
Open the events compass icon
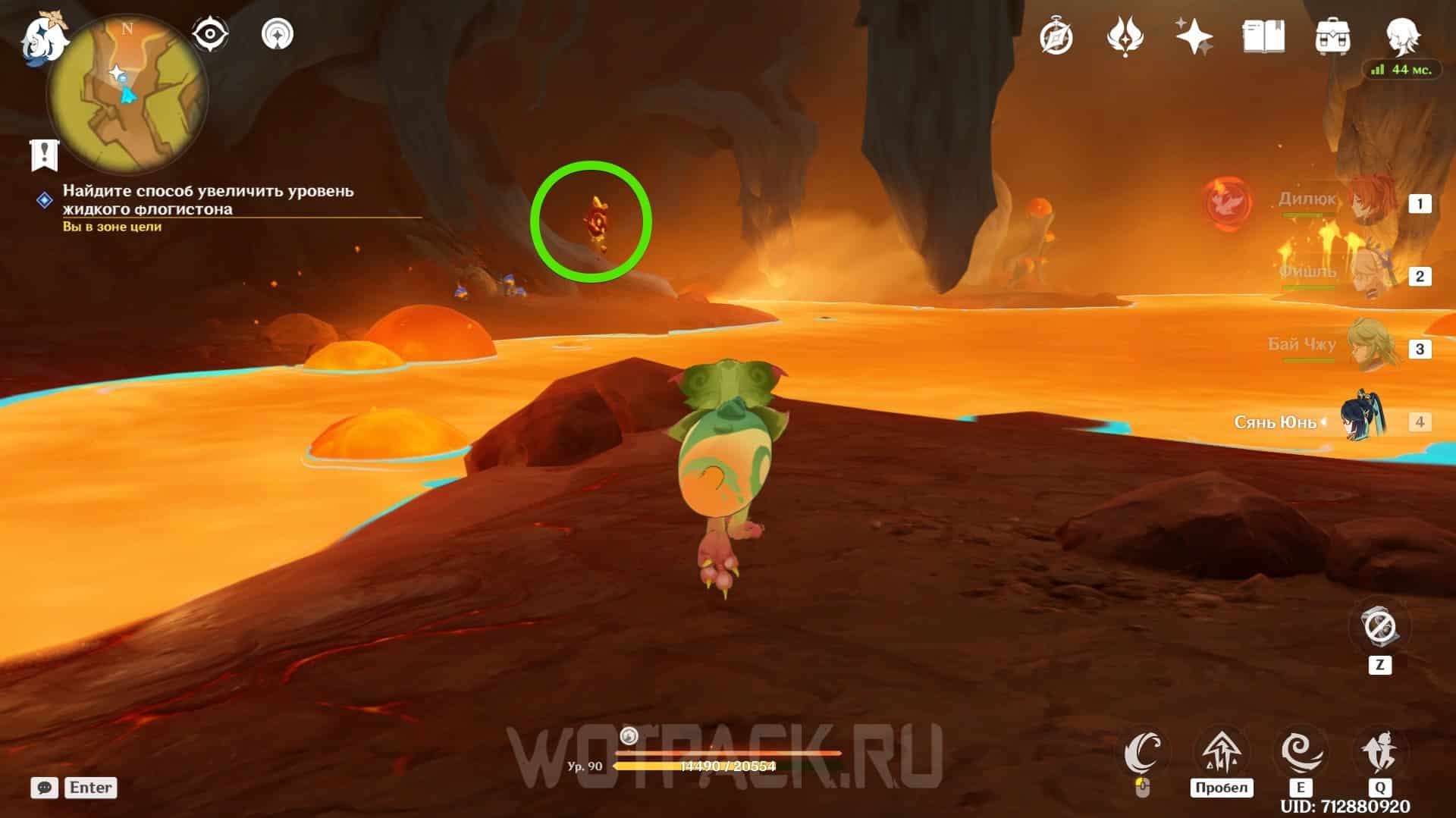(x=1056, y=36)
